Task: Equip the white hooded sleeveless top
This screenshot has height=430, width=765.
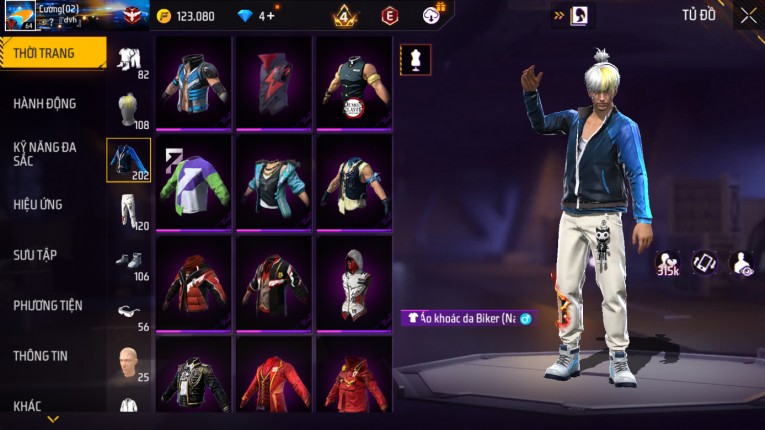Action: point(353,280)
